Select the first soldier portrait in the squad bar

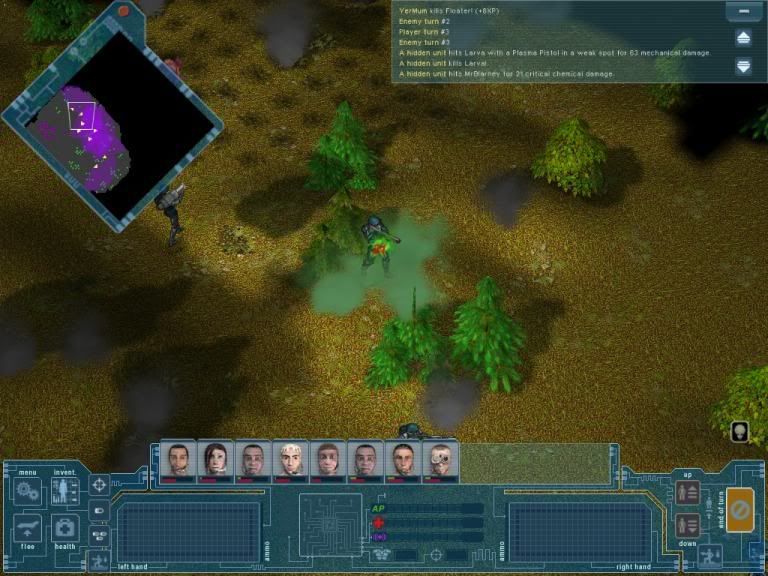click(x=178, y=460)
